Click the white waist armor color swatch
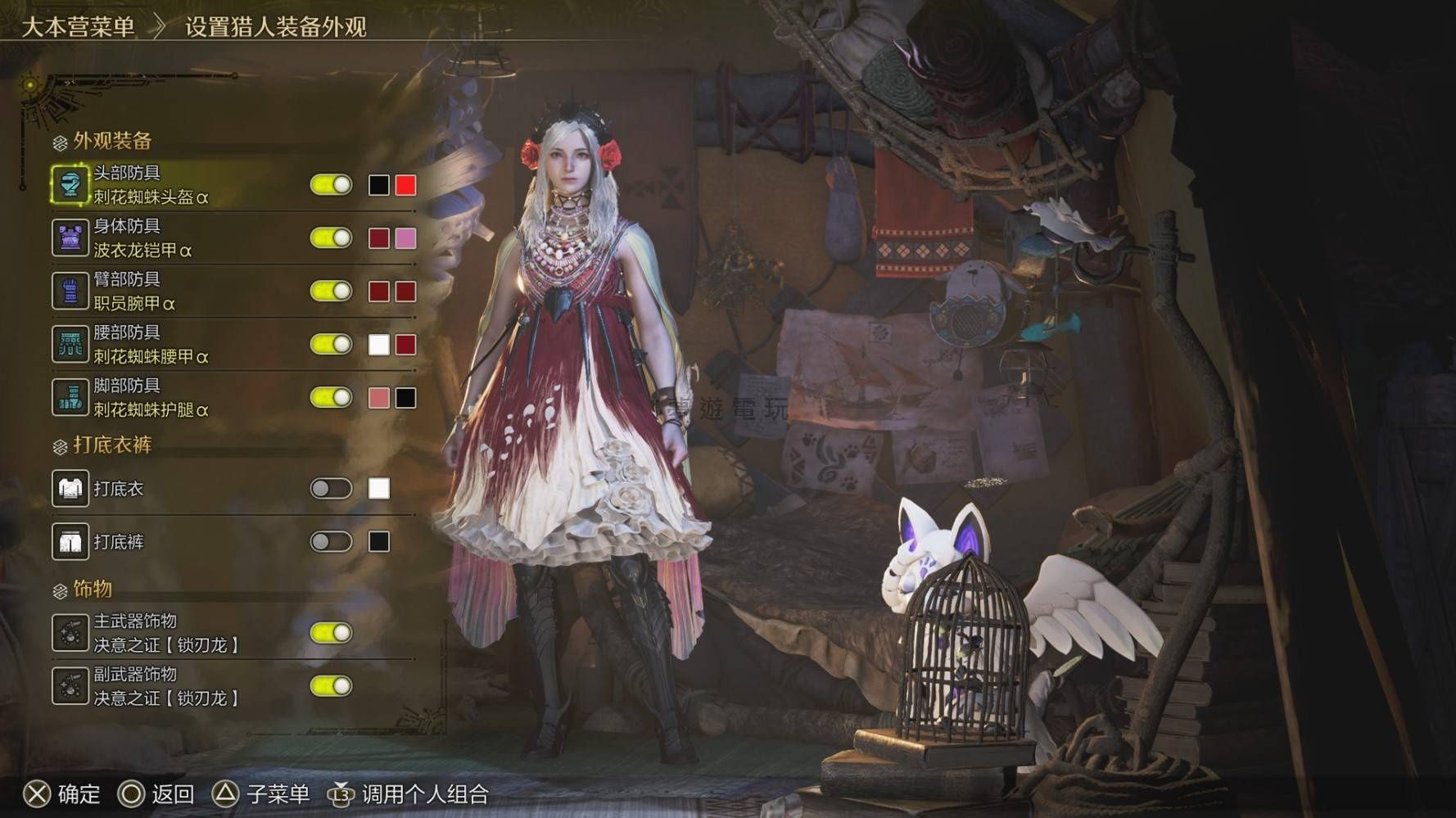The height and width of the screenshot is (818, 1456). [x=378, y=345]
